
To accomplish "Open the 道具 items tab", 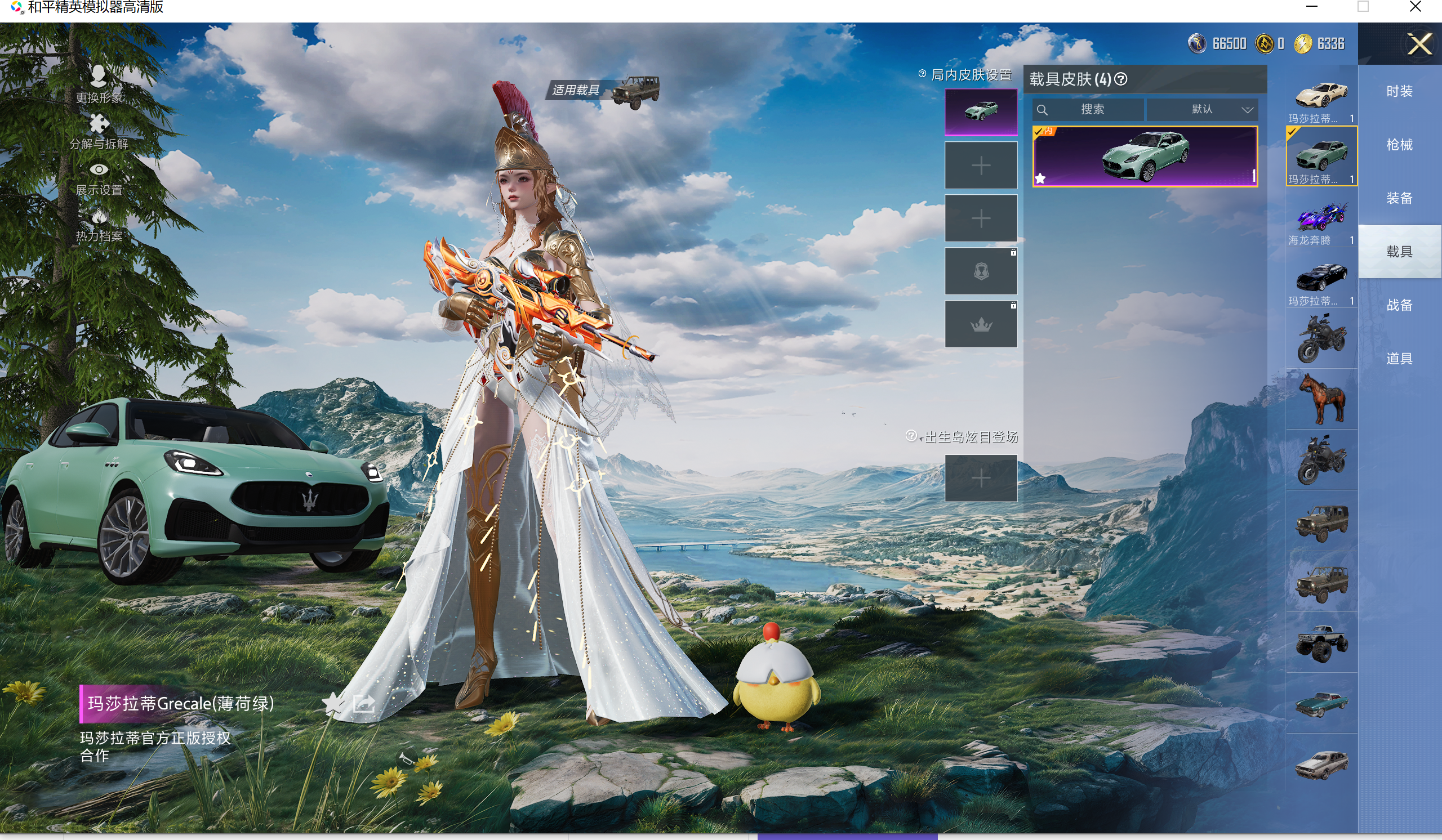I will point(1399,359).
